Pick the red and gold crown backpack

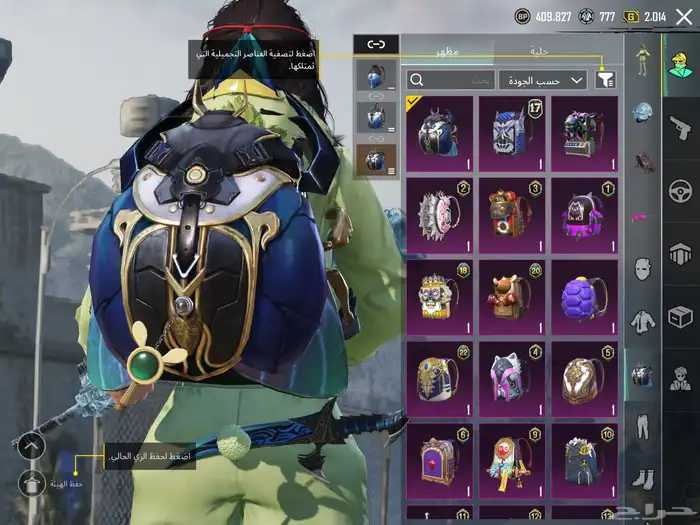(x=512, y=215)
